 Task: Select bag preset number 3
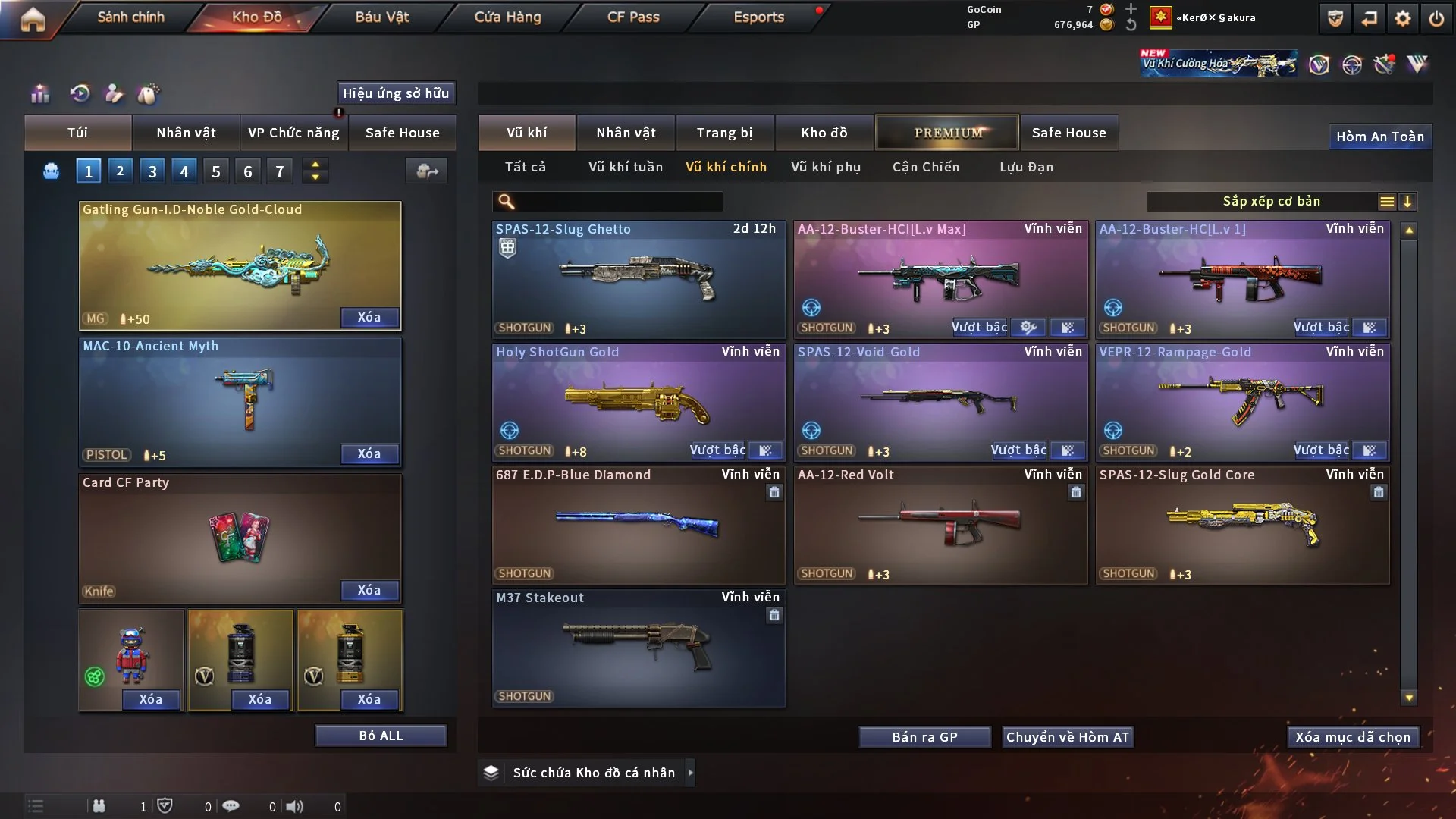click(152, 171)
